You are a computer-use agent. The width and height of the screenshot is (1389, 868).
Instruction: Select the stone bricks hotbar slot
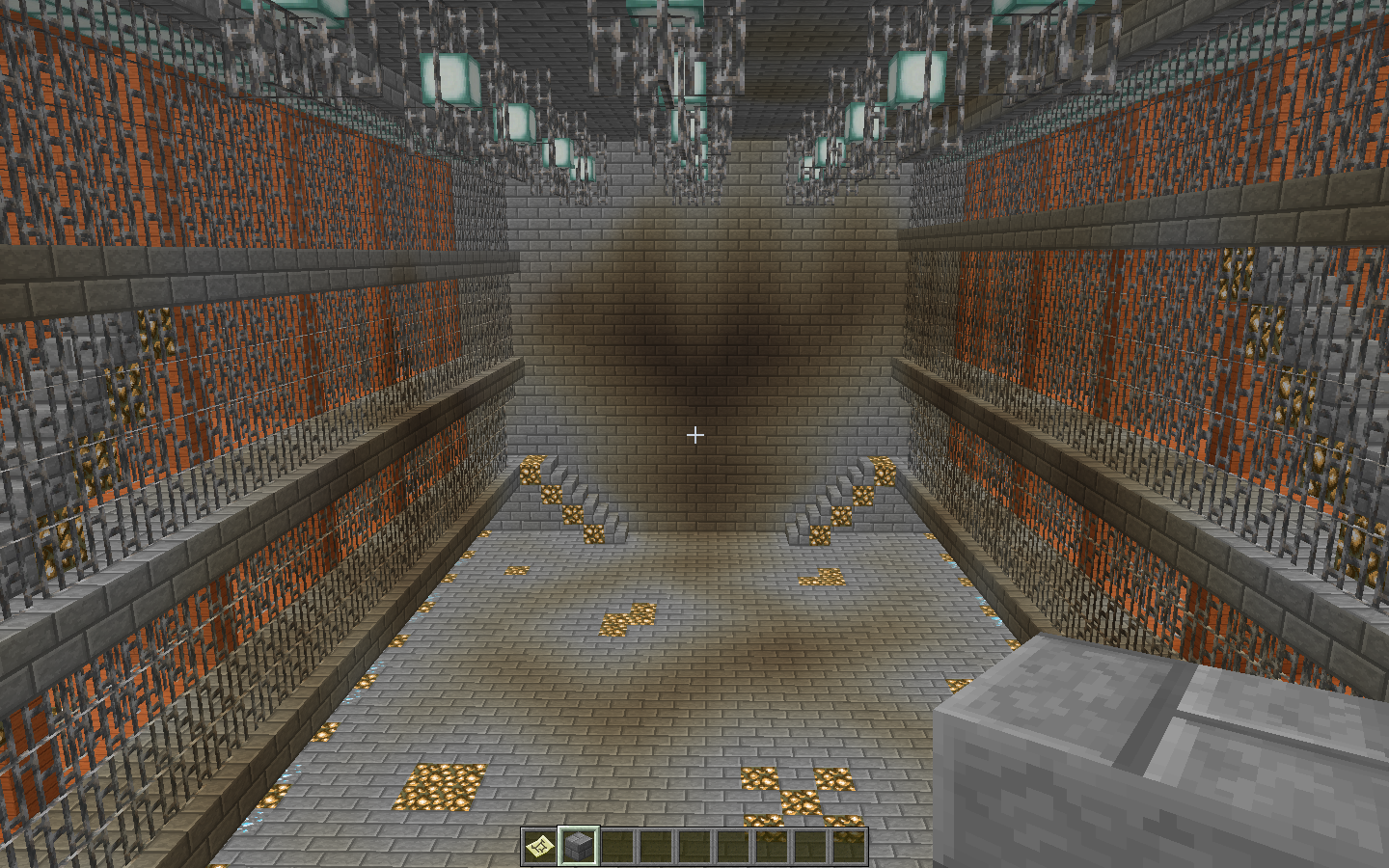click(579, 846)
